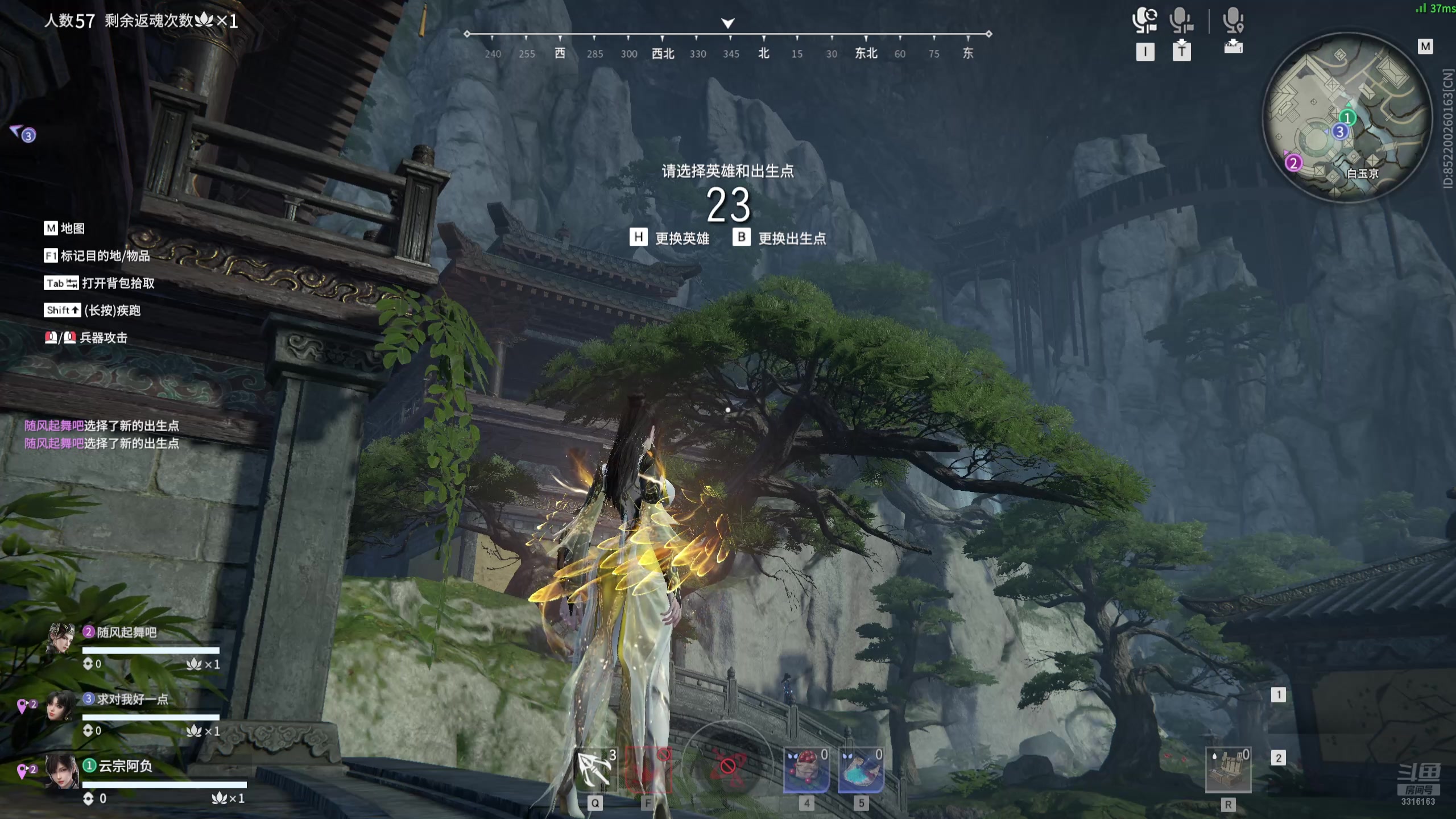The width and height of the screenshot is (1456, 819).
Task: Select the blue player 3 minimap marker
Action: coord(1340,132)
